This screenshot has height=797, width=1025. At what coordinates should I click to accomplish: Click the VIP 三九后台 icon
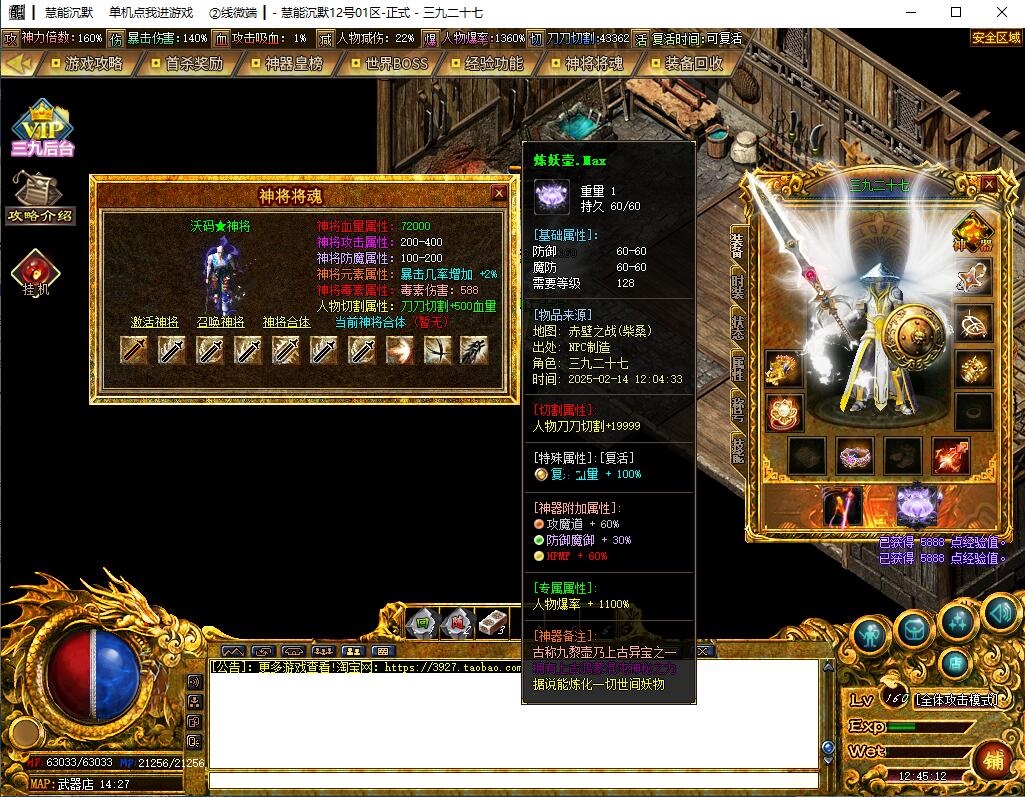(x=42, y=128)
